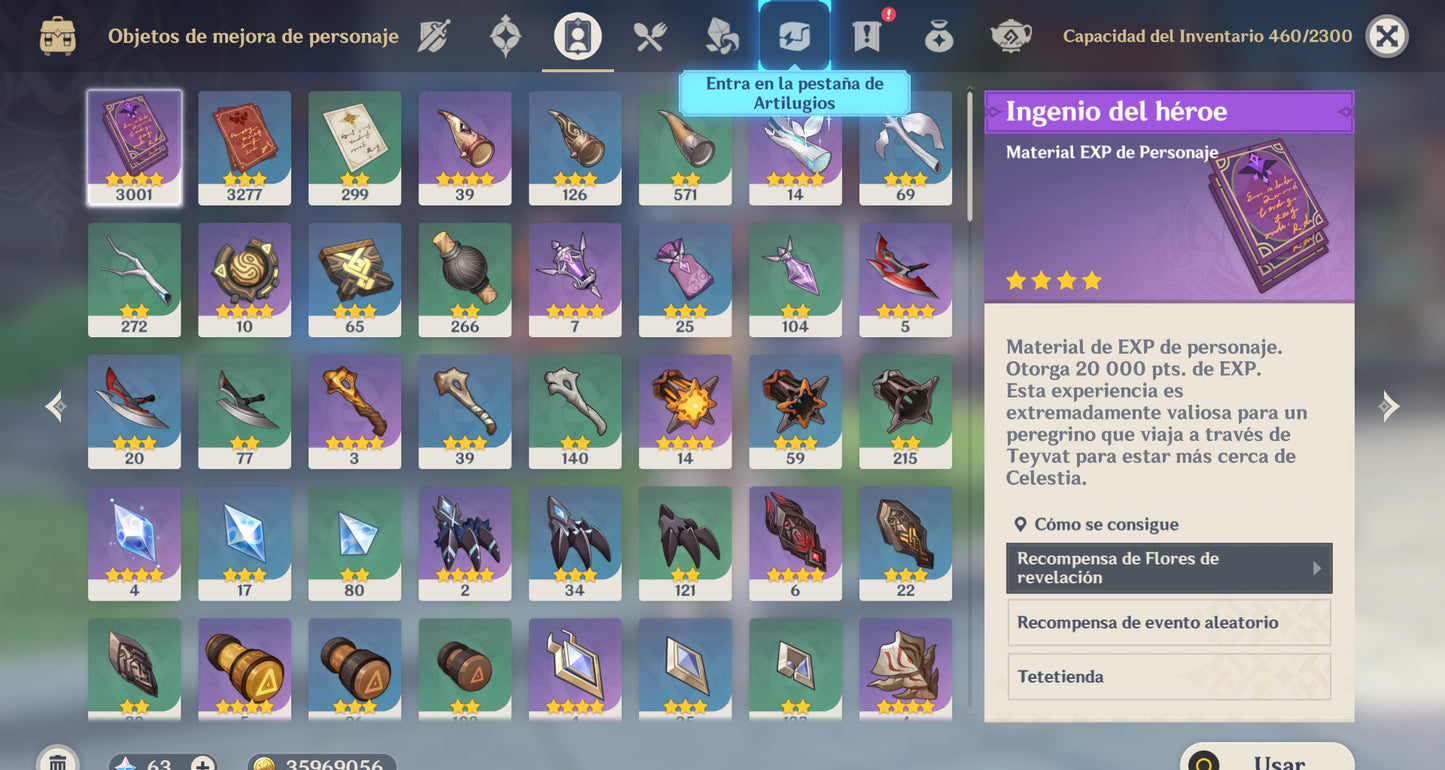Select the Ingenio del héroe stack thumbnail

(x=134, y=148)
